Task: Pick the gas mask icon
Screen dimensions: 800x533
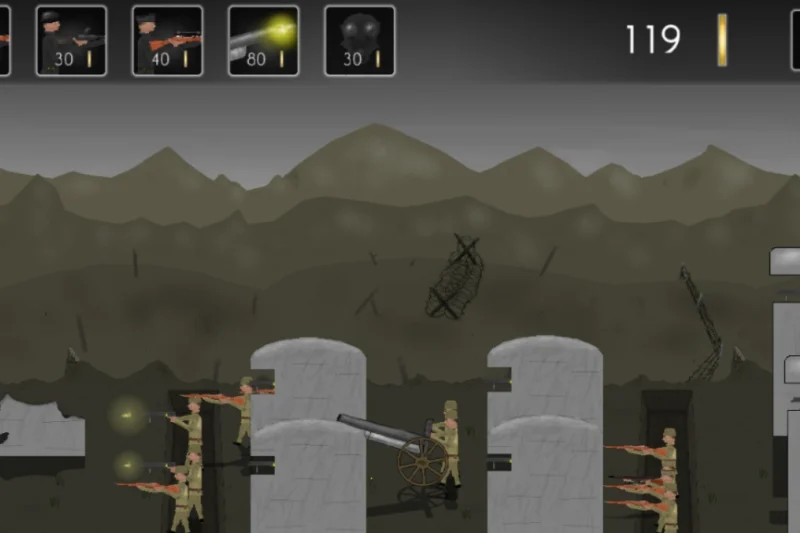Action: [x=359, y=40]
